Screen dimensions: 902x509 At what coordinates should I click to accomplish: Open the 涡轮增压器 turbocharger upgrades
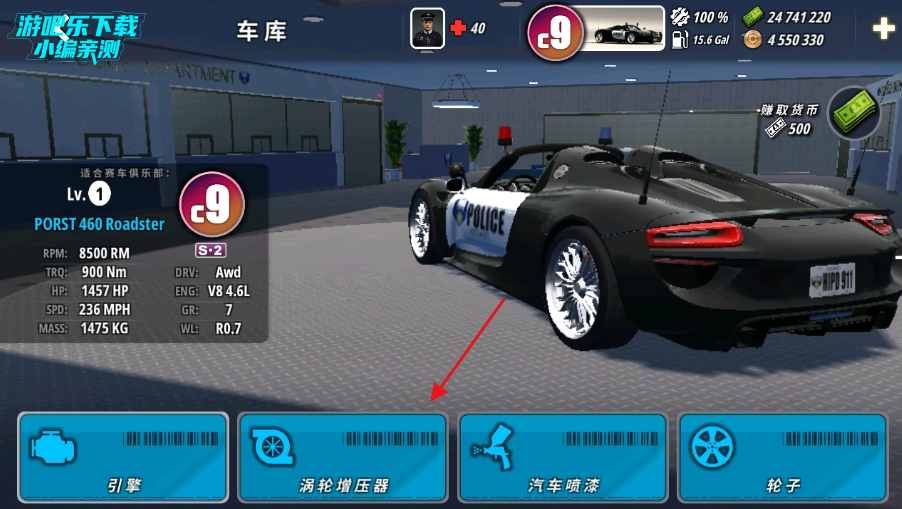[343, 457]
